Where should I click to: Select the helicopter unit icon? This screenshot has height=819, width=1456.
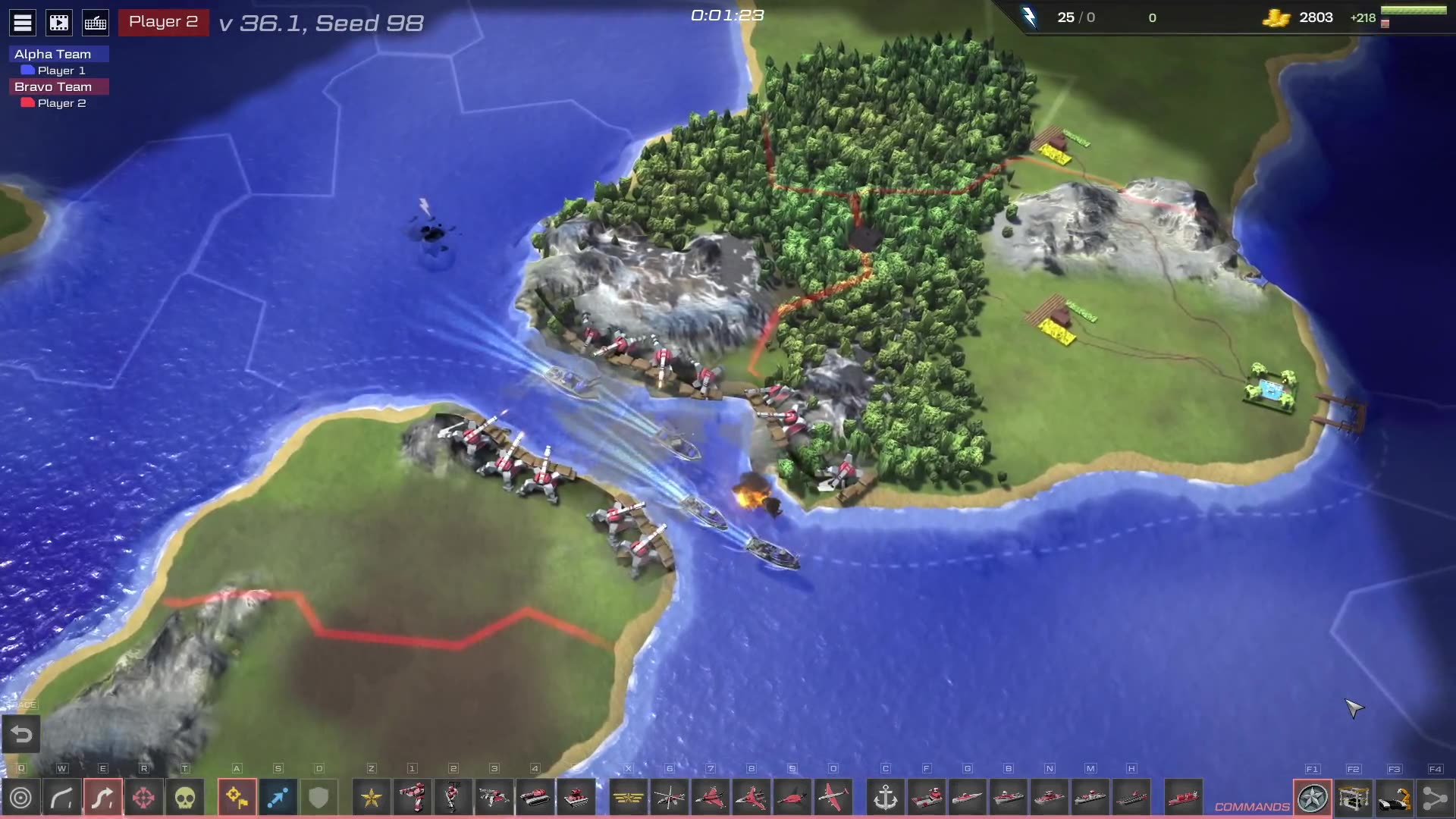tap(670, 798)
